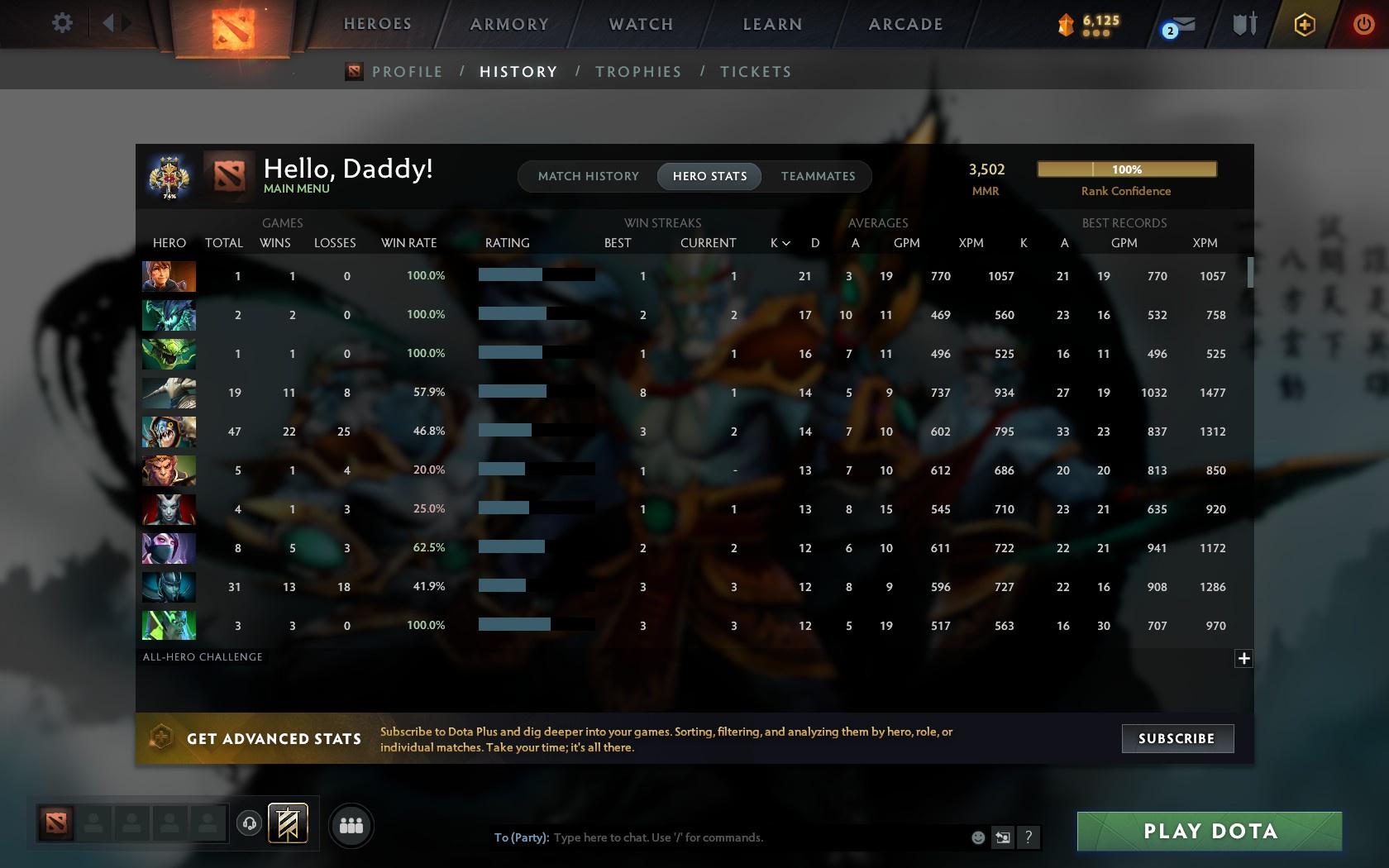Viewport: 1389px width, 868px height.
Task: Open the K column sort dropdown
Action: (778, 242)
